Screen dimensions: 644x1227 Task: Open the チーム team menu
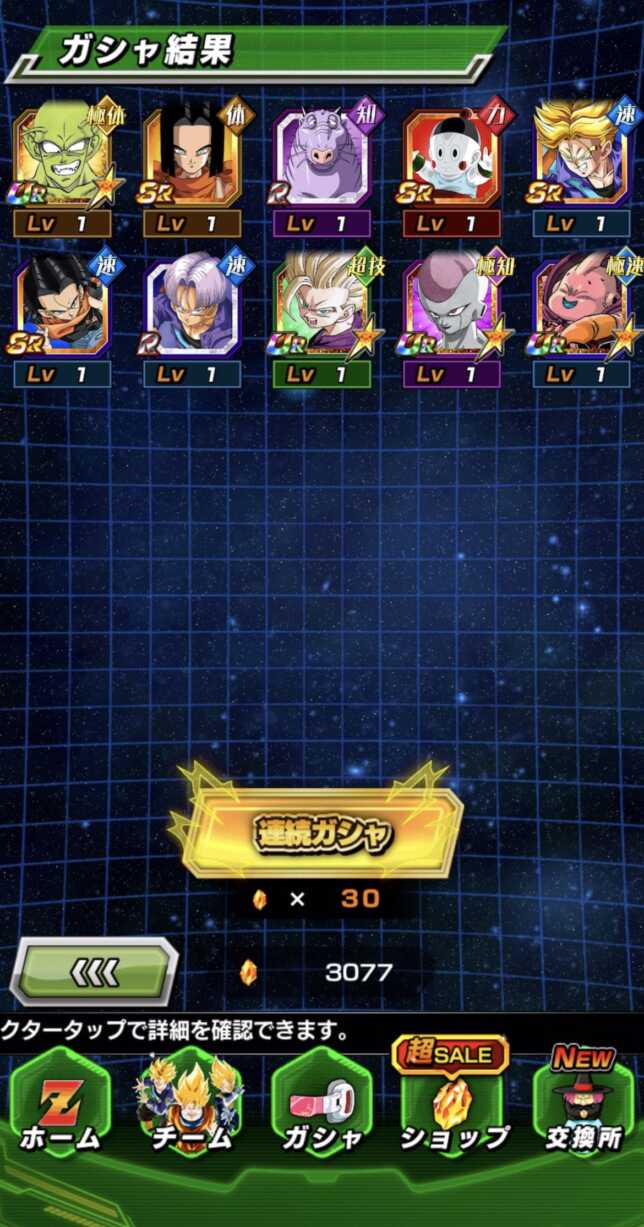pos(192,1107)
